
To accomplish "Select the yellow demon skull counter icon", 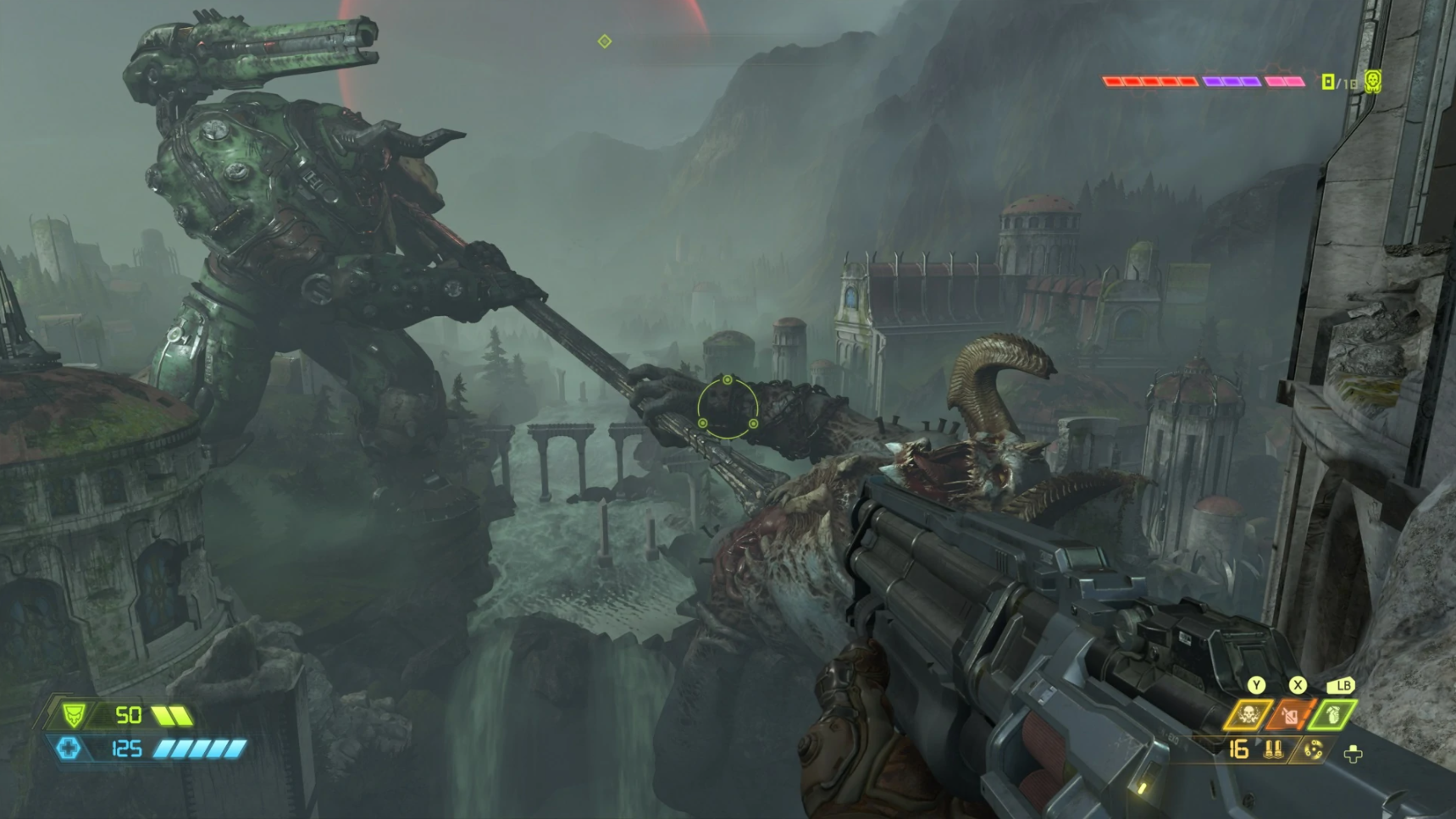I will tap(1373, 80).
